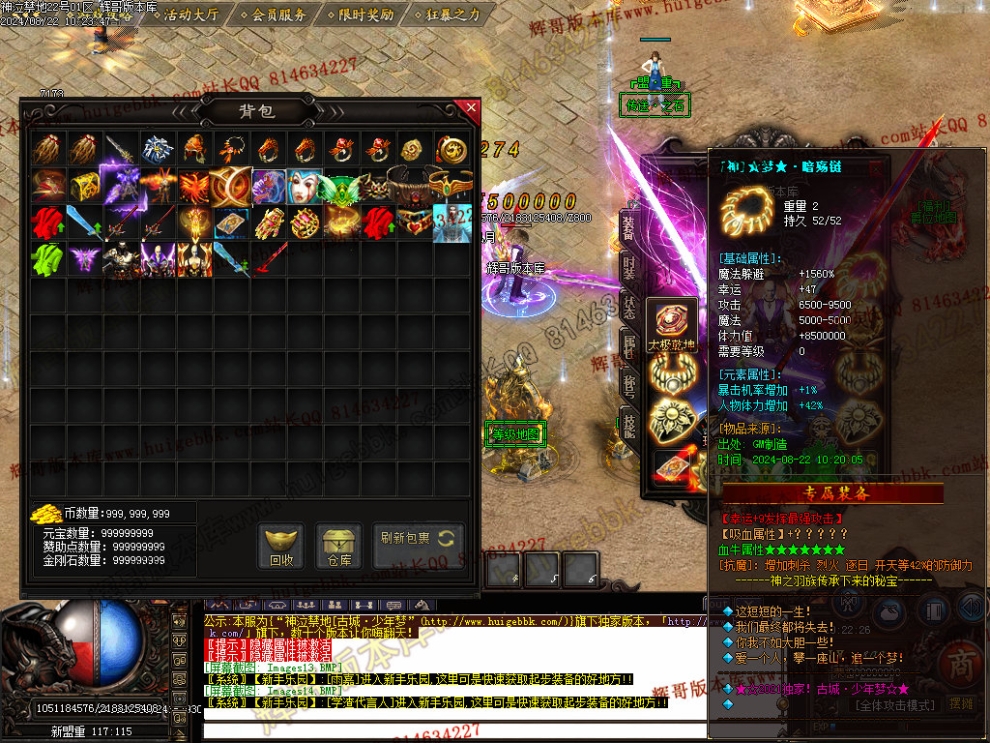The width and height of the screenshot is (990, 743).
Task: Switch to the 装备 equipment tab
Action: click(628, 226)
